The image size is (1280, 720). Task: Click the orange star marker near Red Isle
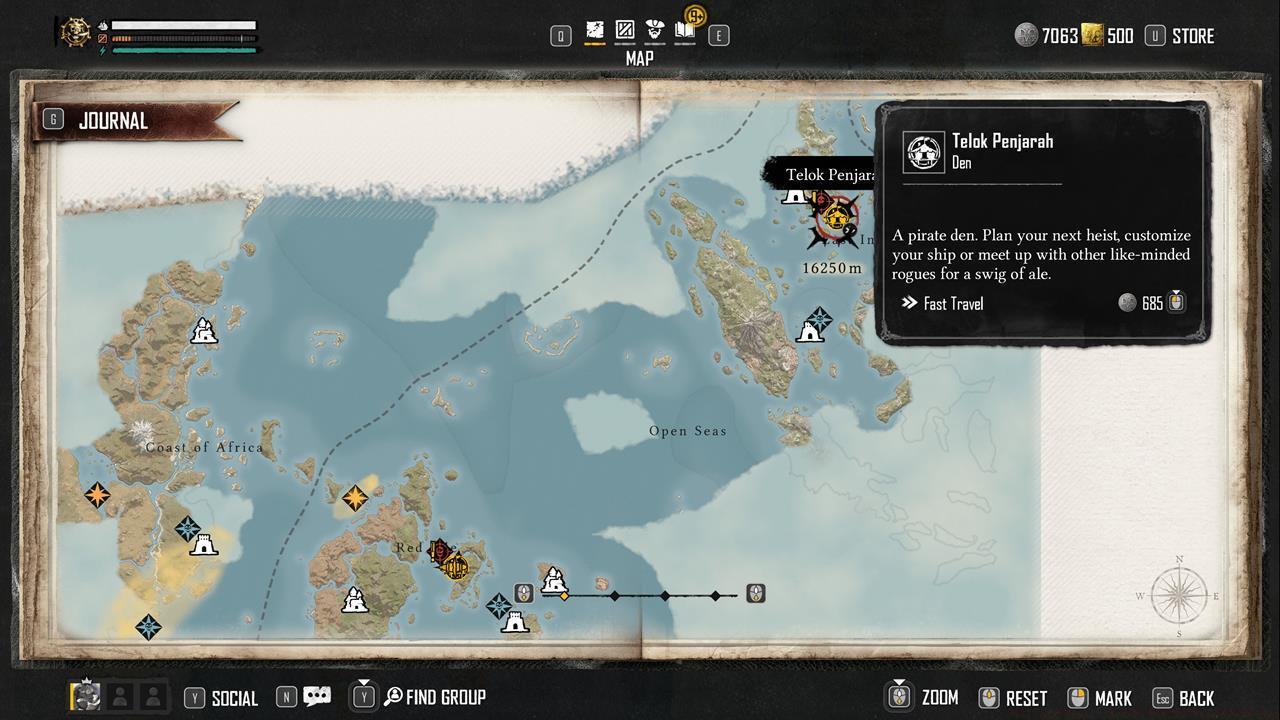[355, 497]
